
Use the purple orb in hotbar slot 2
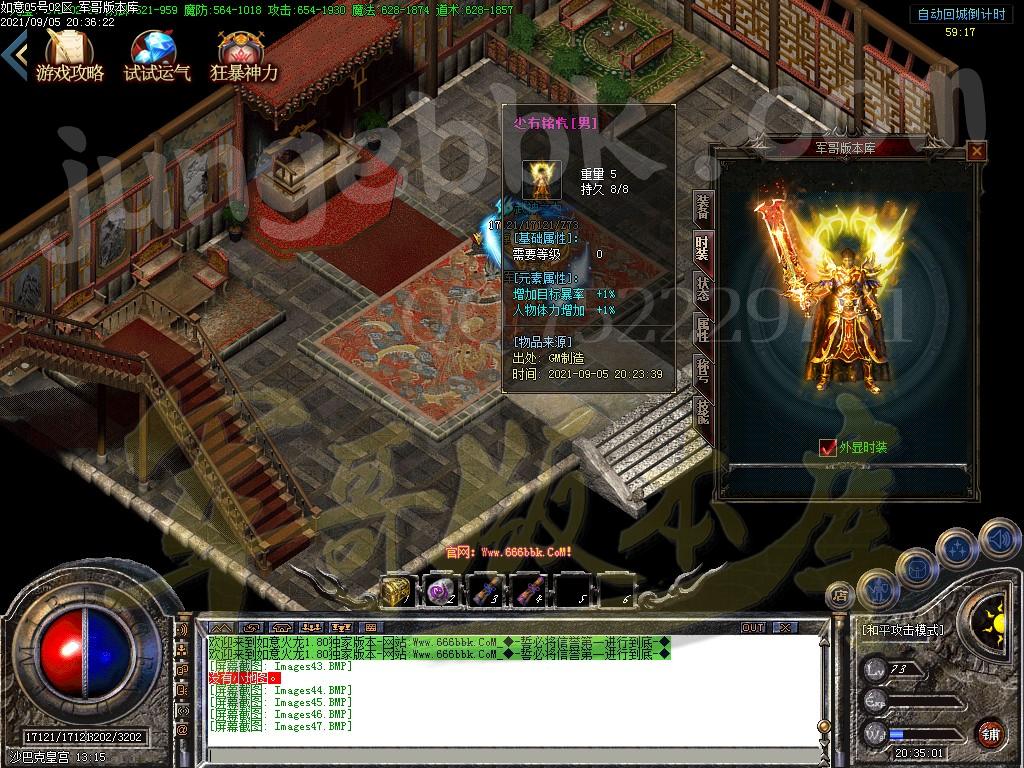point(439,592)
